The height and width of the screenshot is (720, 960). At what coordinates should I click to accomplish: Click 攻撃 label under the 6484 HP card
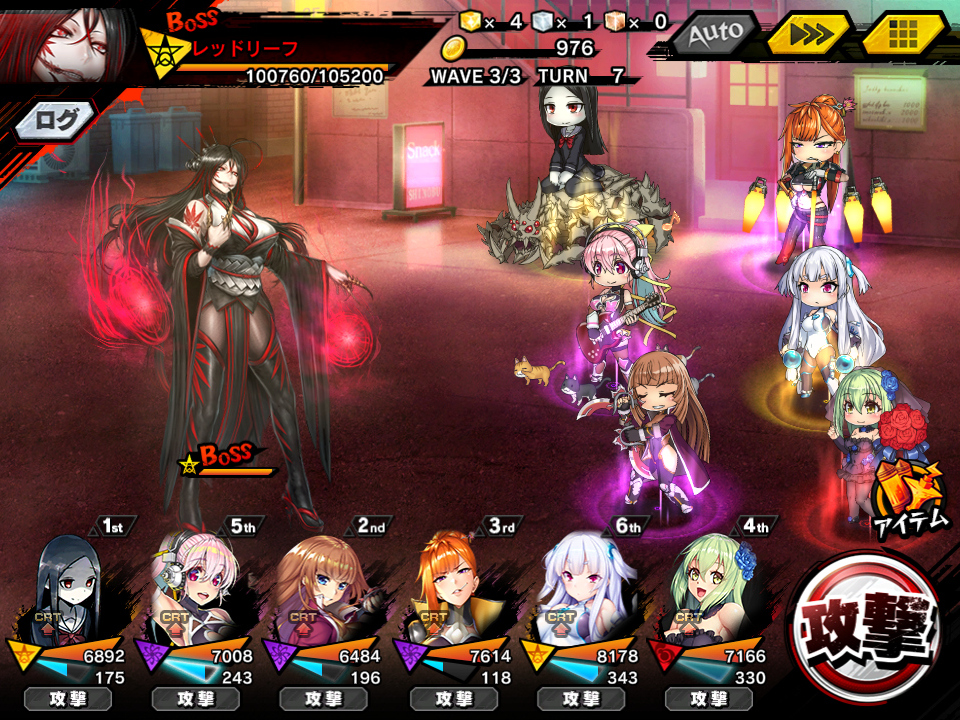(x=325, y=699)
